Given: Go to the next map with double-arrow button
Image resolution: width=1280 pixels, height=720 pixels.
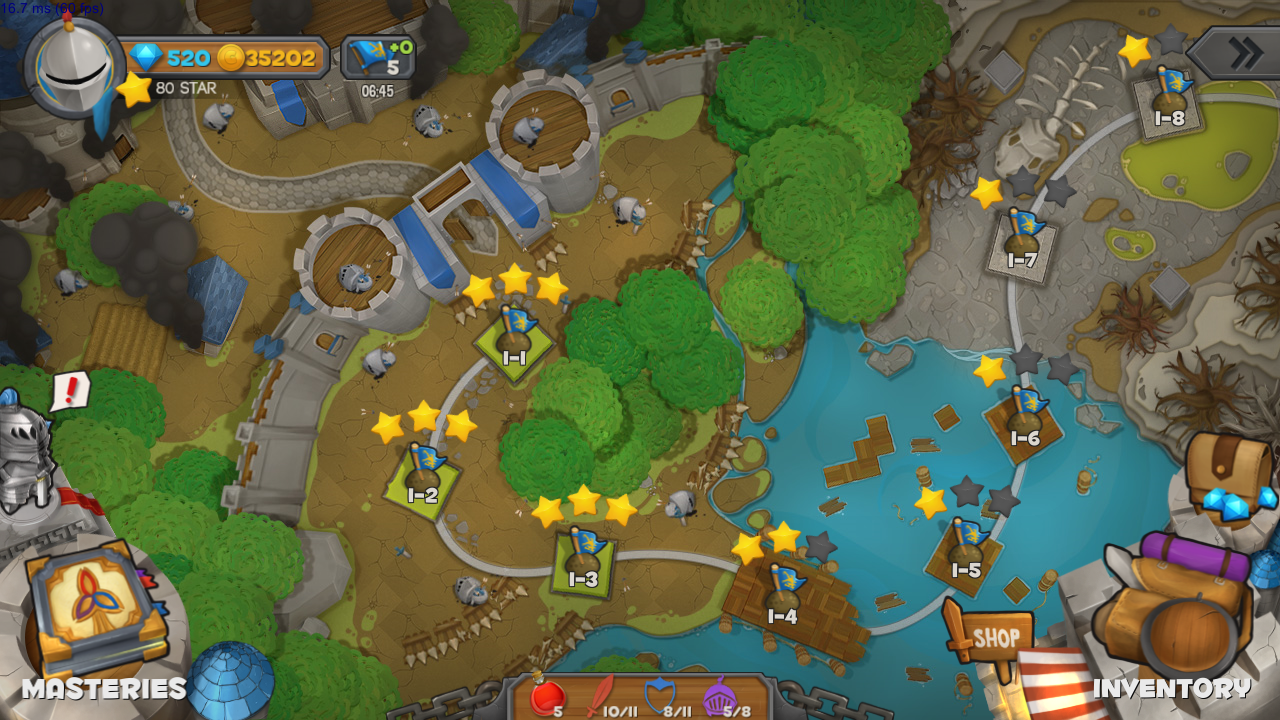Looking at the screenshot, I should coord(1236,53).
